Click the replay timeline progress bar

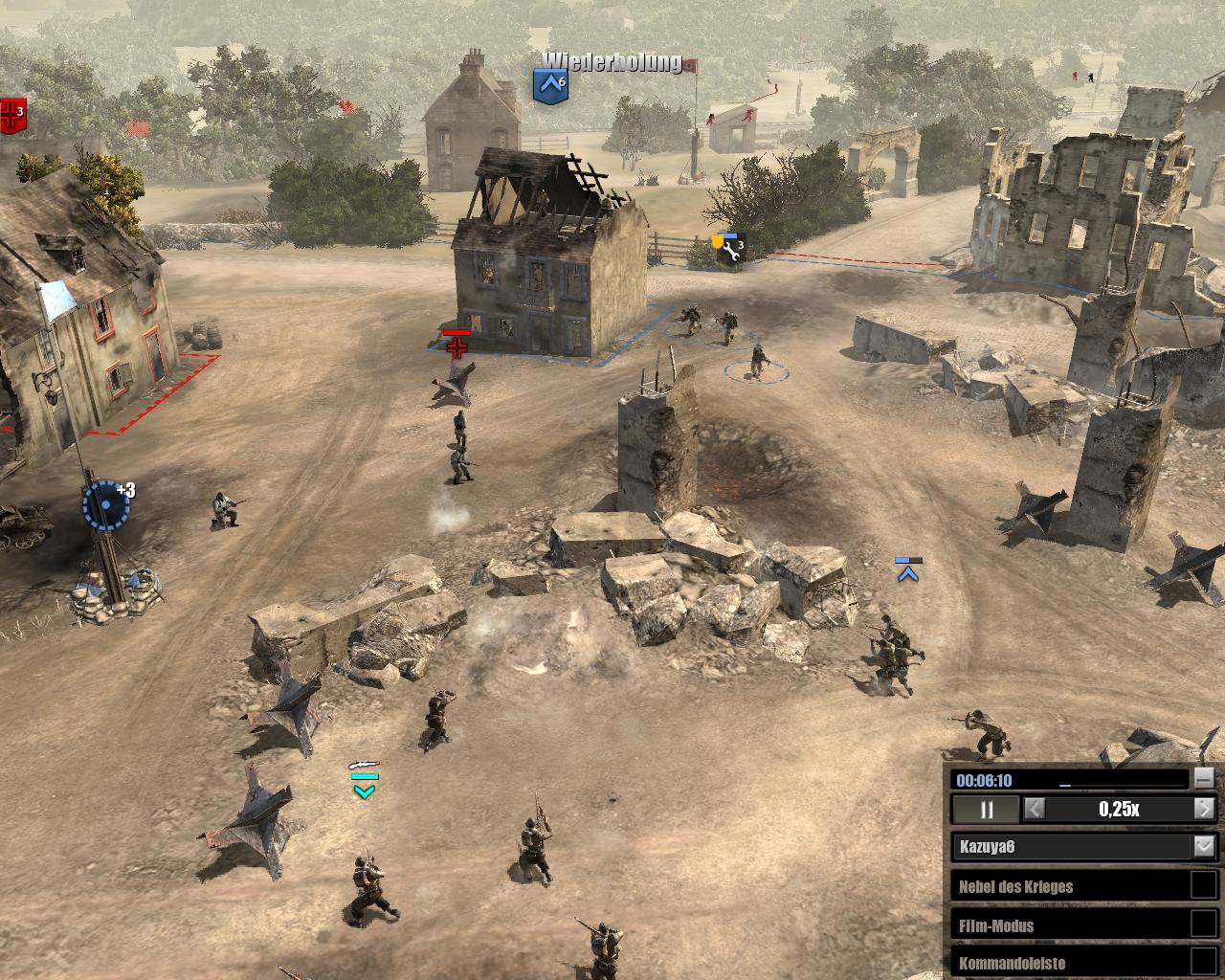[1120, 780]
